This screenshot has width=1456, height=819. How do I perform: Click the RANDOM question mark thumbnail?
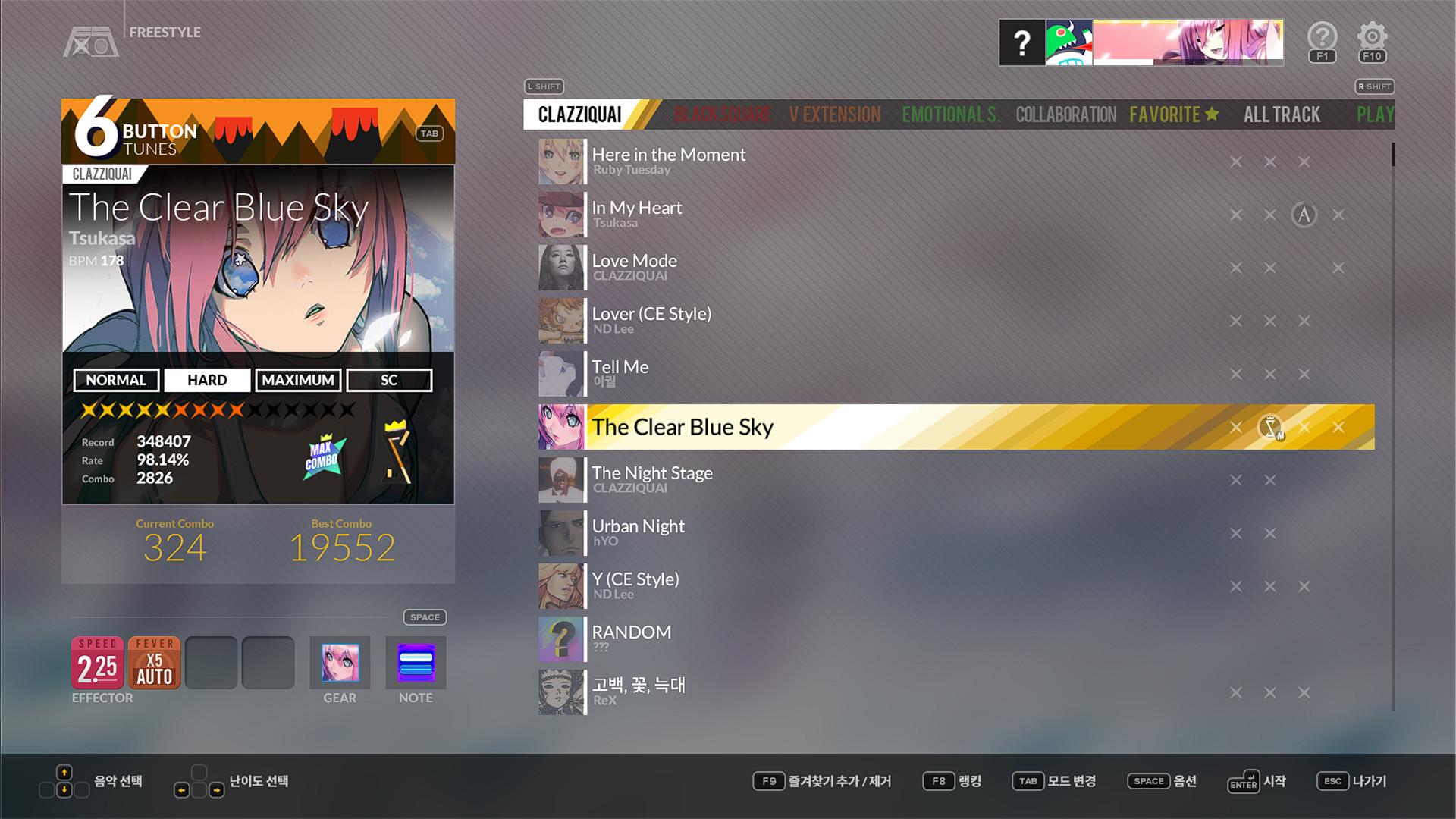(561, 639)
